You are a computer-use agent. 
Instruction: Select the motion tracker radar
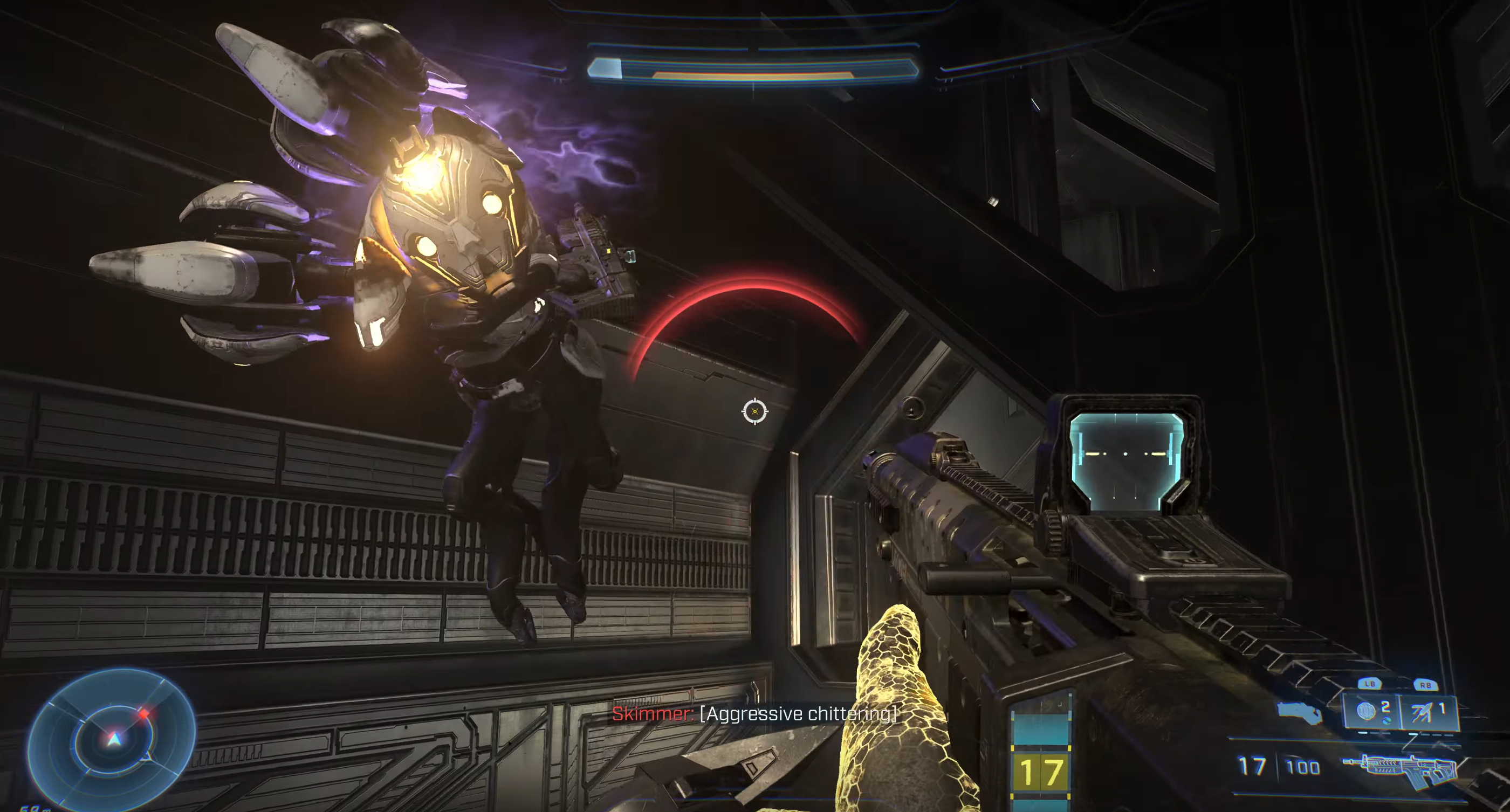tap(112, 739)
